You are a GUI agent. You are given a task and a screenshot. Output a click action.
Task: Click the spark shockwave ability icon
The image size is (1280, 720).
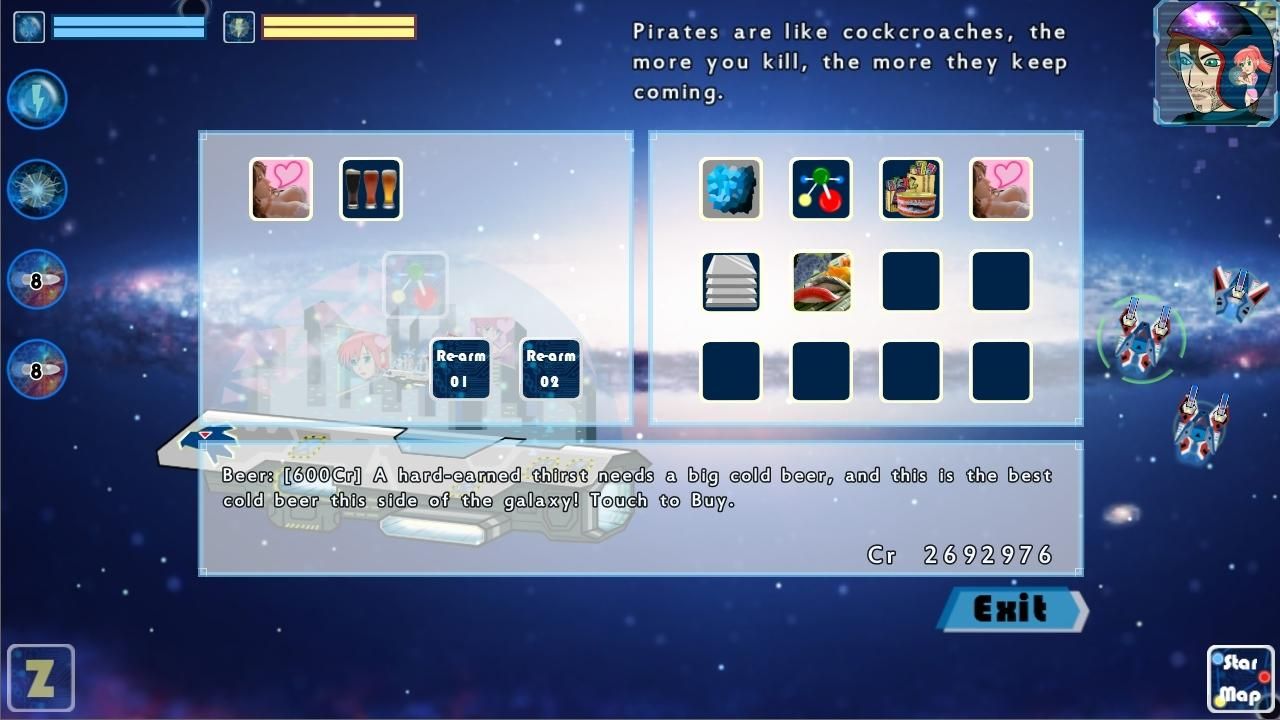(36, 188)
